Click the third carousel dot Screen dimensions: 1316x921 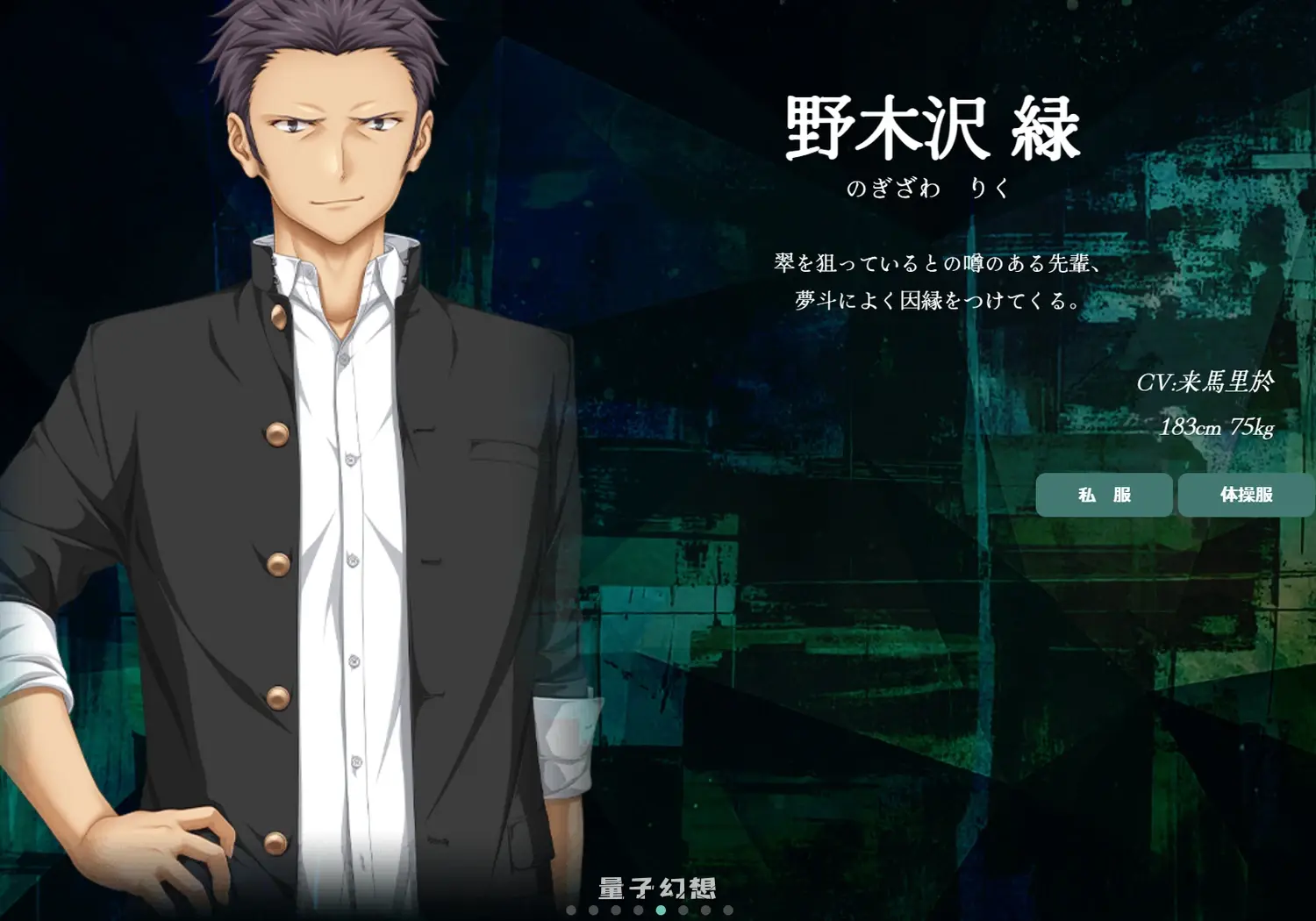[x=615, y=910]
